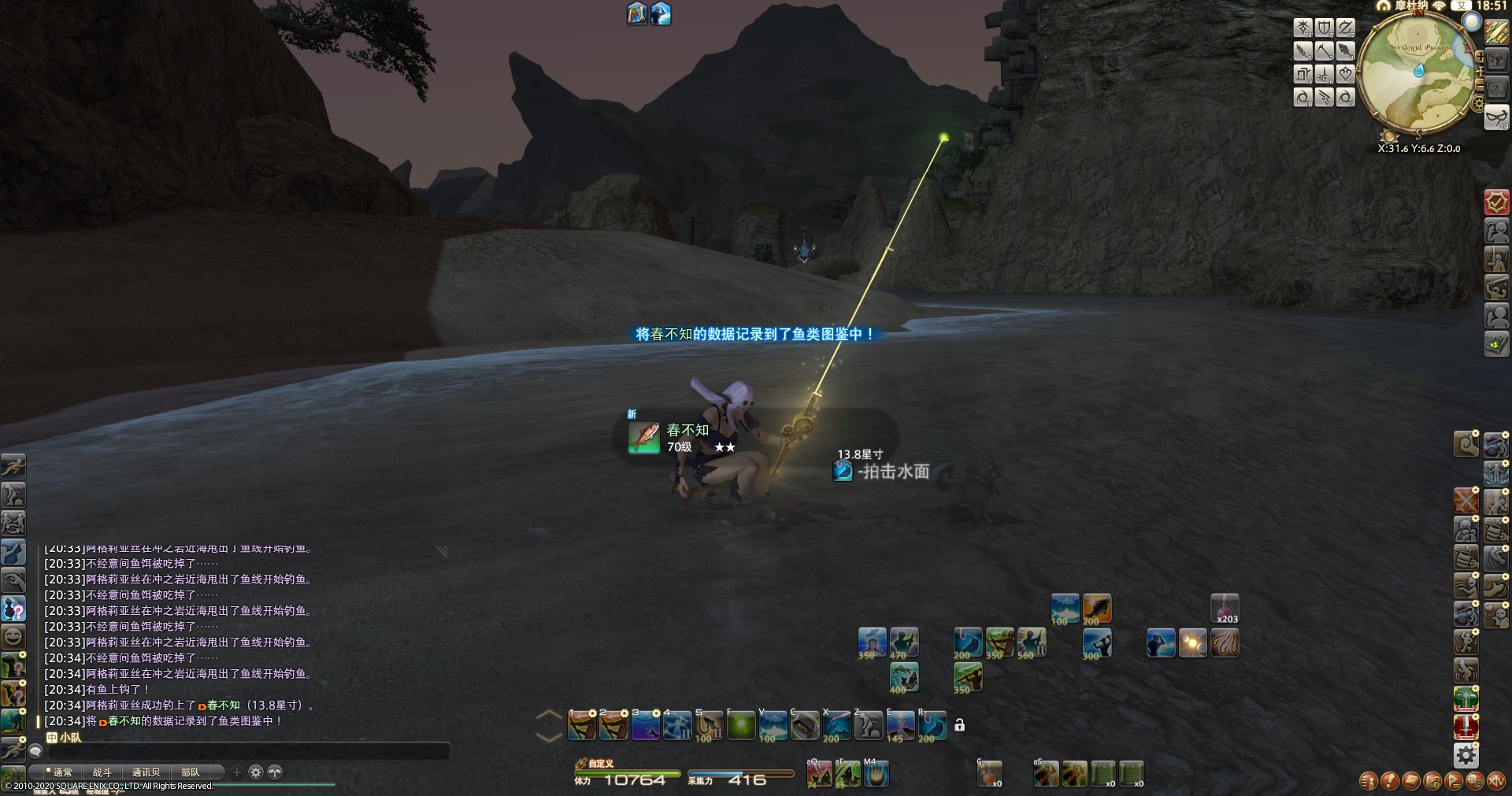
Task: Zoom out the minimap with minus button
Action: tap(1480, 83)
